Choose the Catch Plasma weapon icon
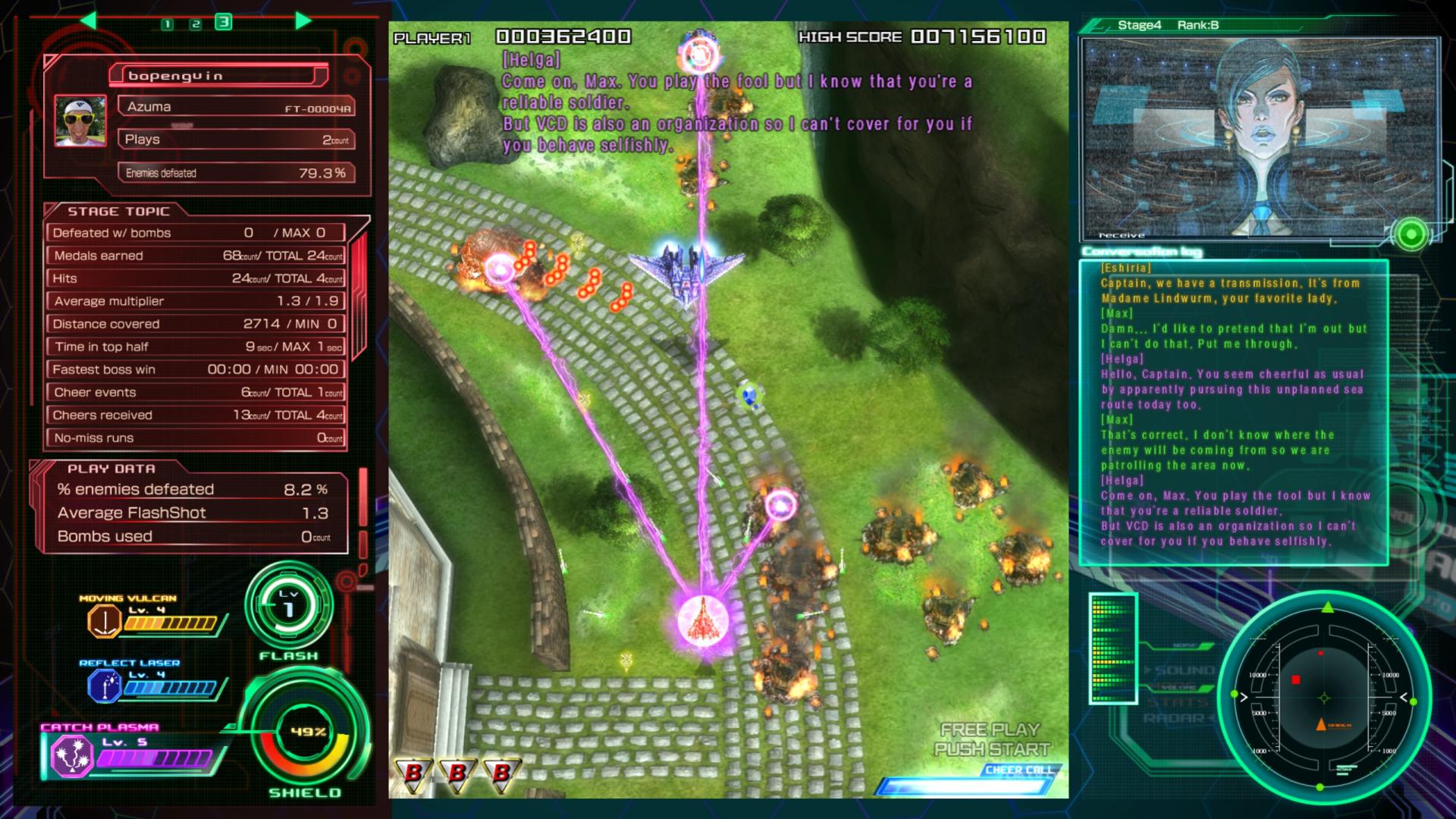This screenshot has width=1456, height=819. tap(71, 756)
